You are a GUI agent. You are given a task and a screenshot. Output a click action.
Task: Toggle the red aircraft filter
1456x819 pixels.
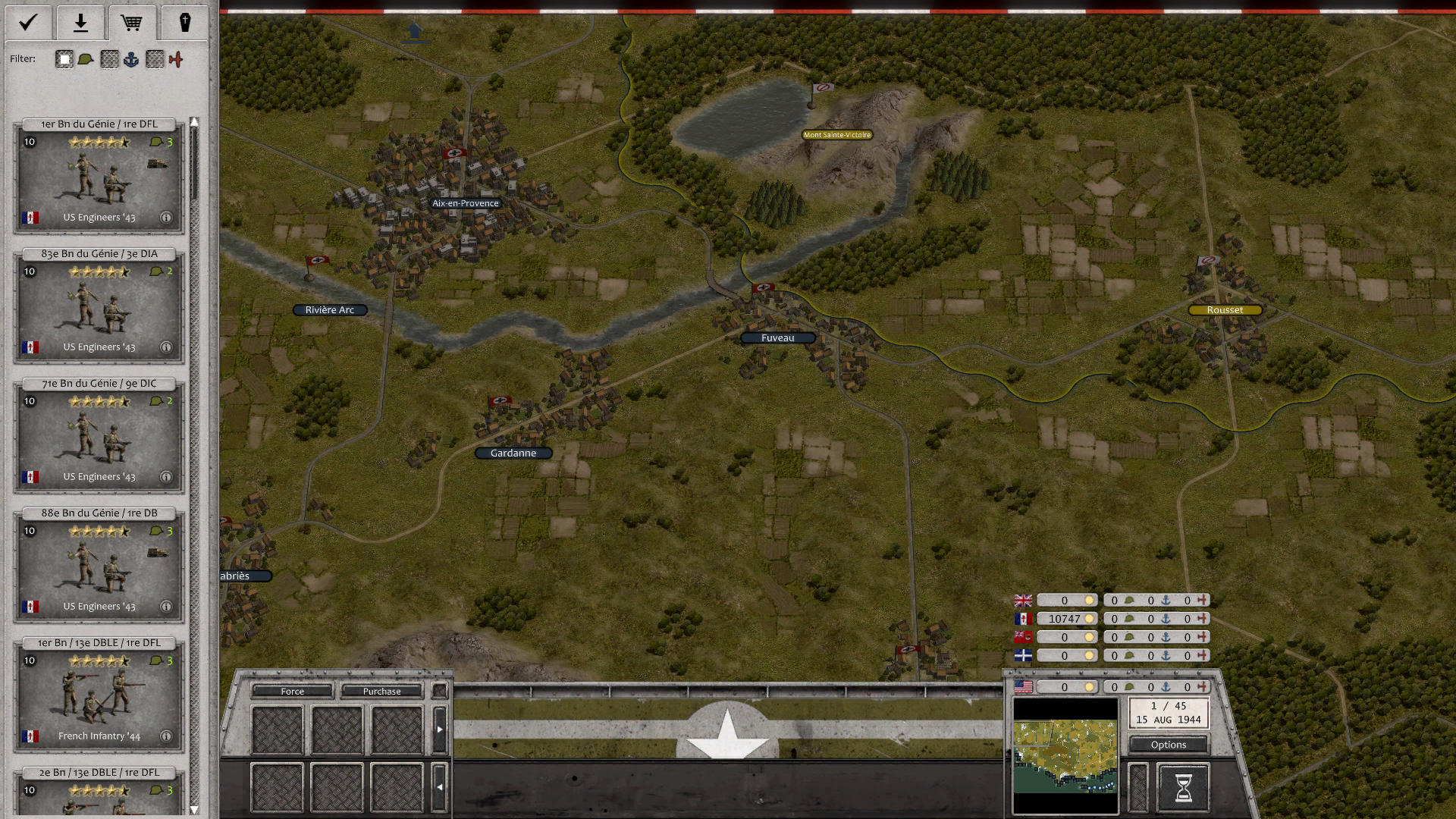pyautogui.click(x=177, y=58)
